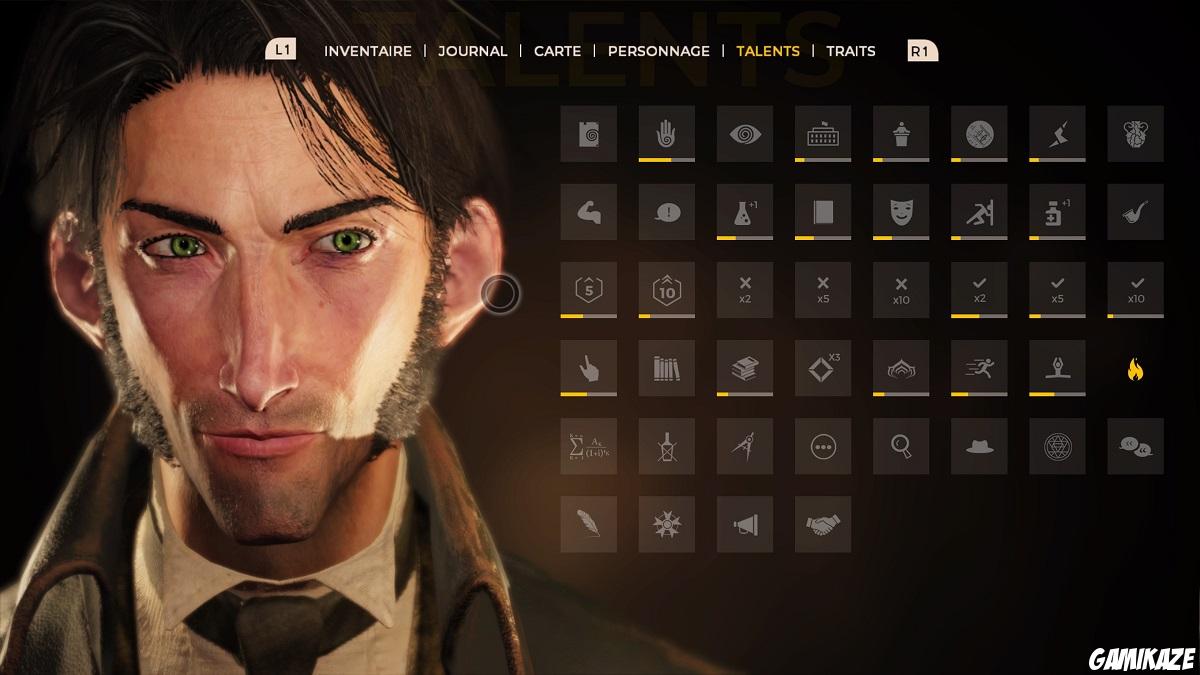Image resolution: width=1200 pixels, height=675 pixels.
Task: Open the Traits tab
Action: (851, 51)
